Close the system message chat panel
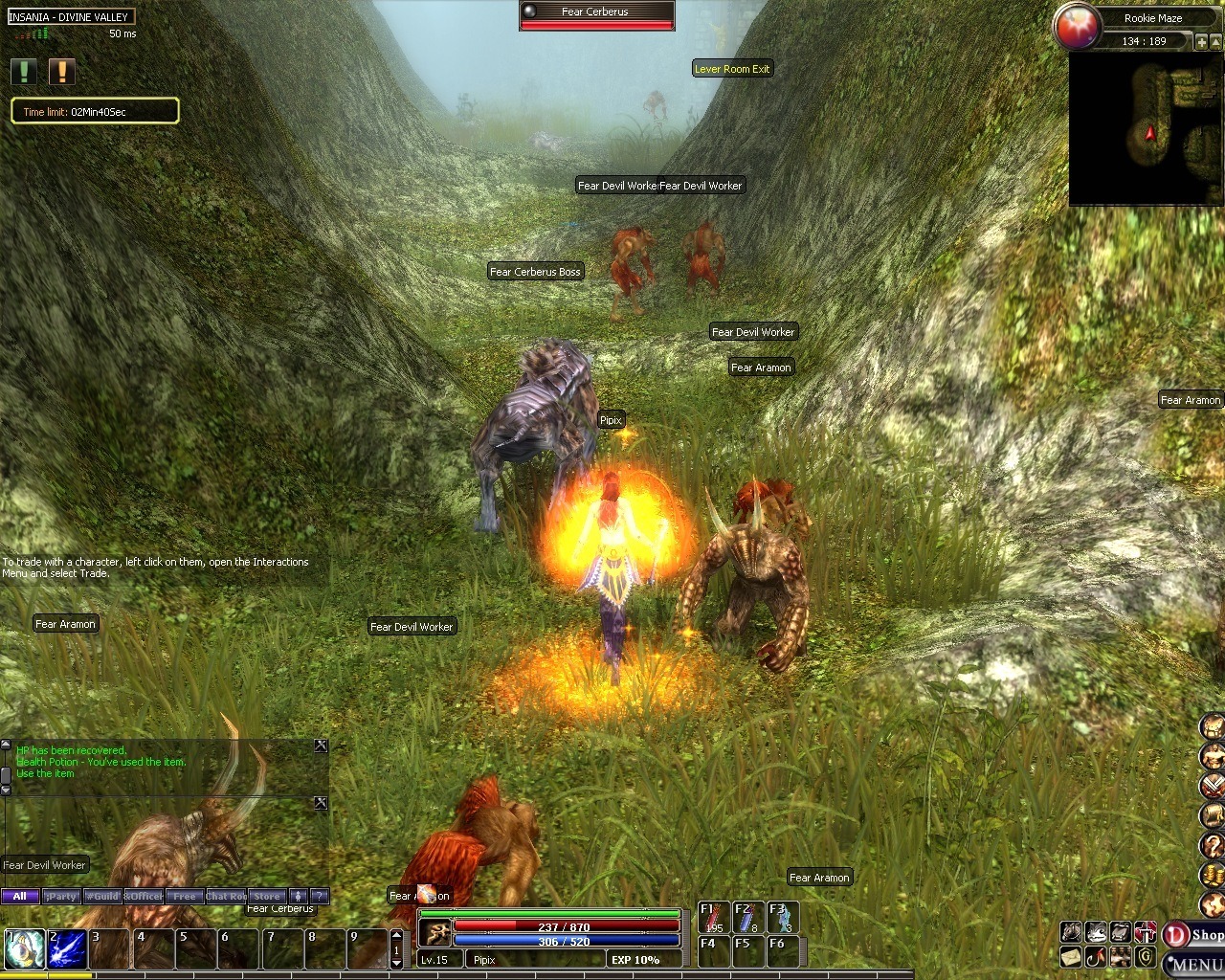 (321, 746)
